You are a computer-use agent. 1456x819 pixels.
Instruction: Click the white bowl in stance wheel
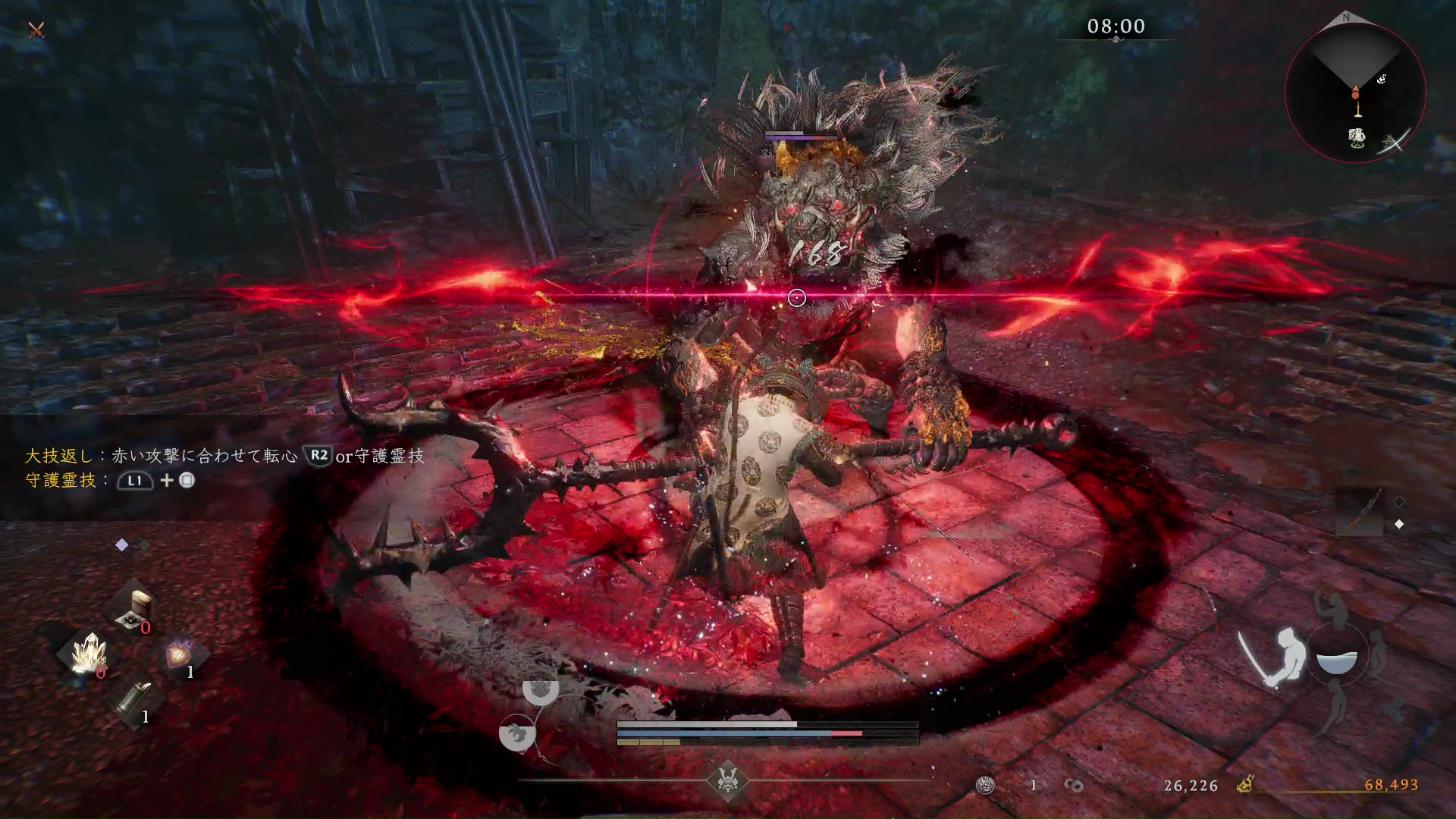click(1336, 661)
